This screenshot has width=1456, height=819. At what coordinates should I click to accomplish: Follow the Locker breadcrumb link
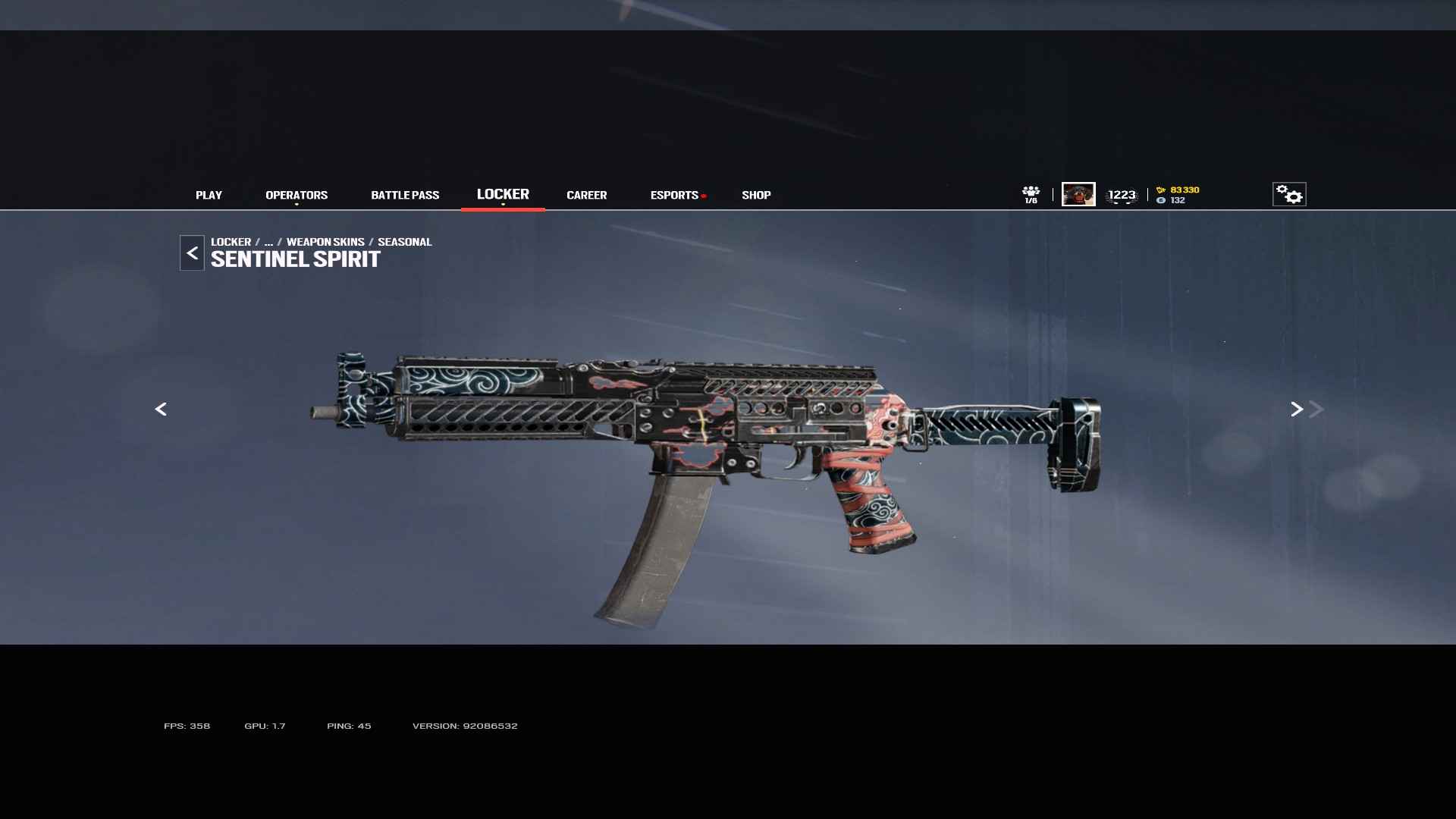coord(231,242)
